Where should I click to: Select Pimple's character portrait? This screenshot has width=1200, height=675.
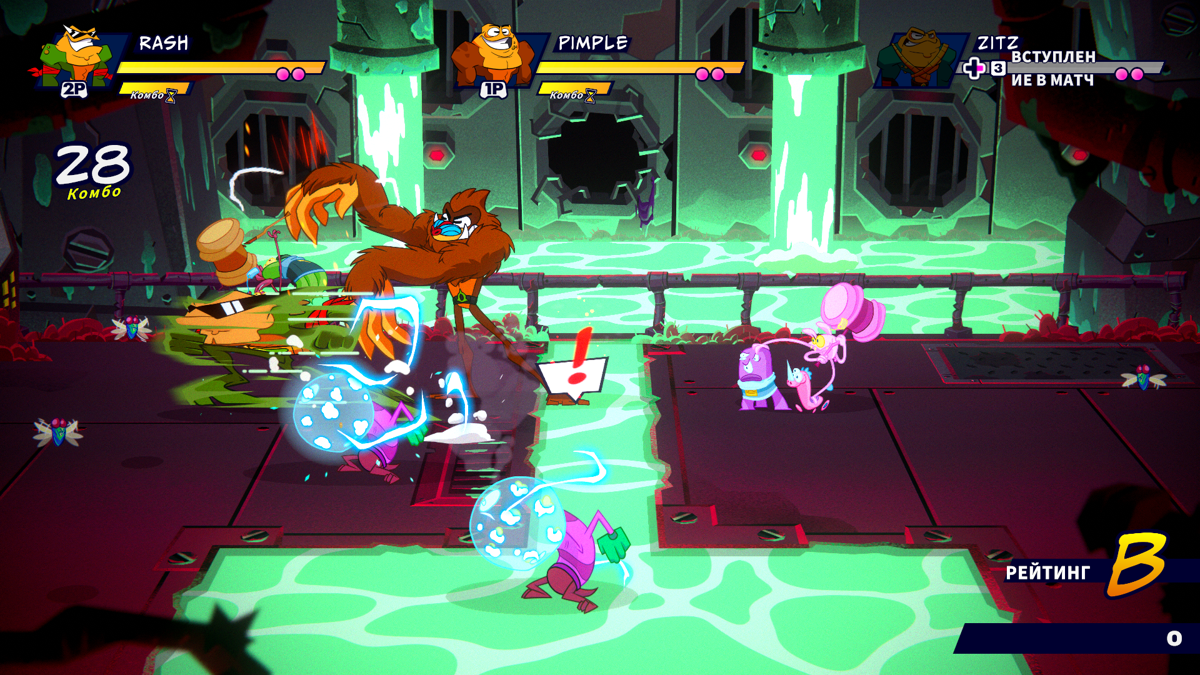tap(495, 55)
